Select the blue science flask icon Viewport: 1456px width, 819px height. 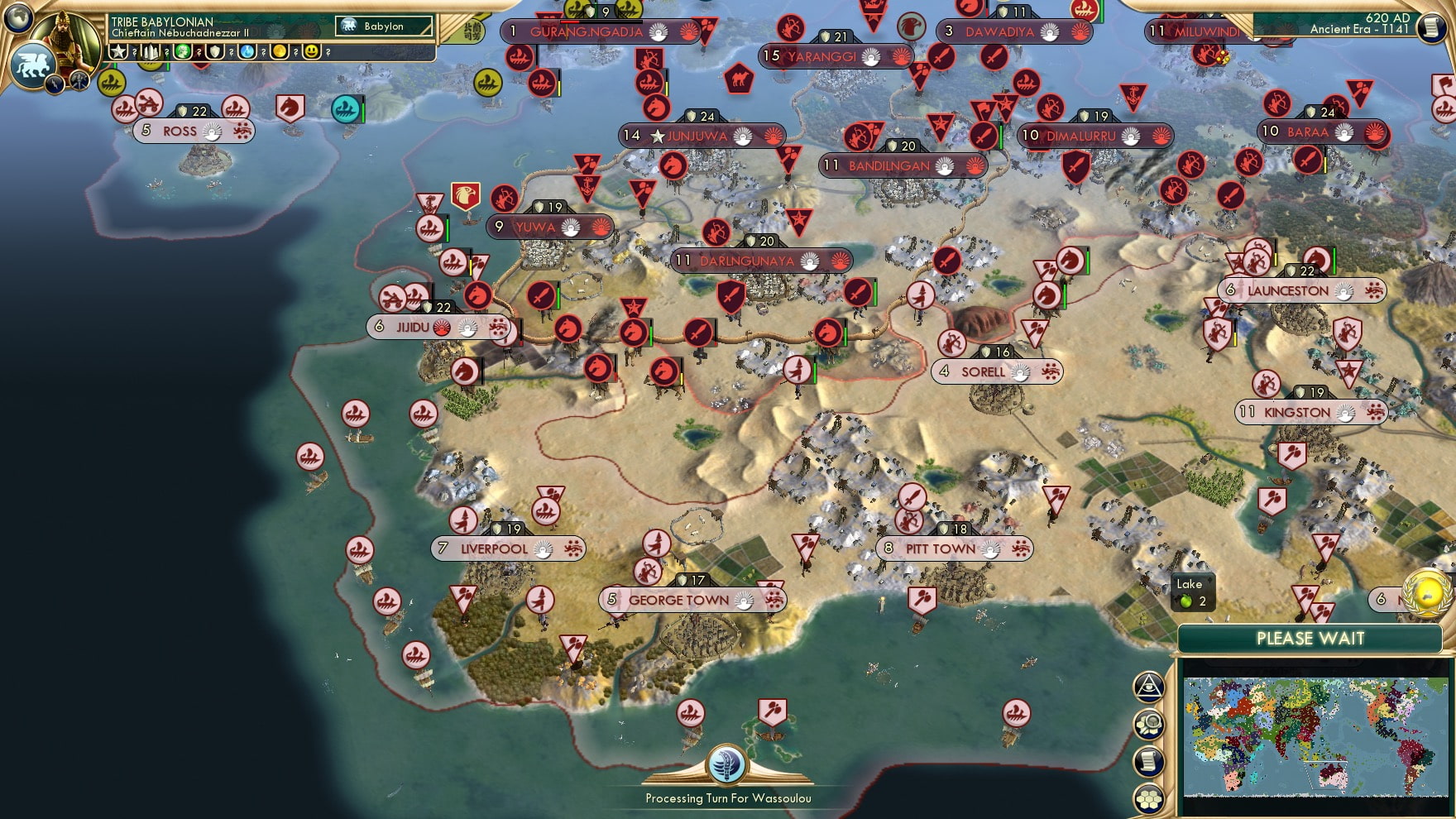click(247, 51)
